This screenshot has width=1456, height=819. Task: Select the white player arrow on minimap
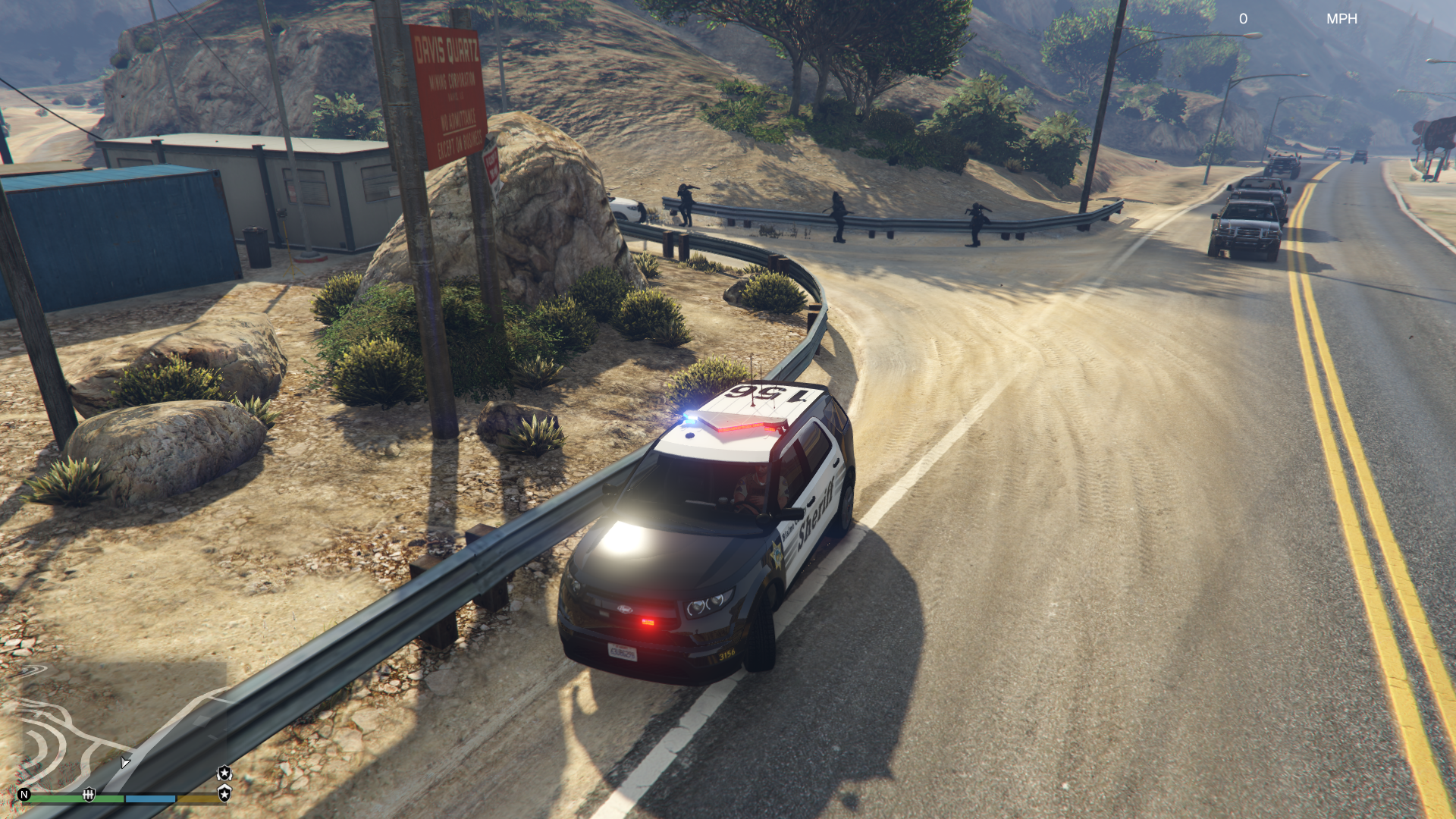click(x=125, y=762)
